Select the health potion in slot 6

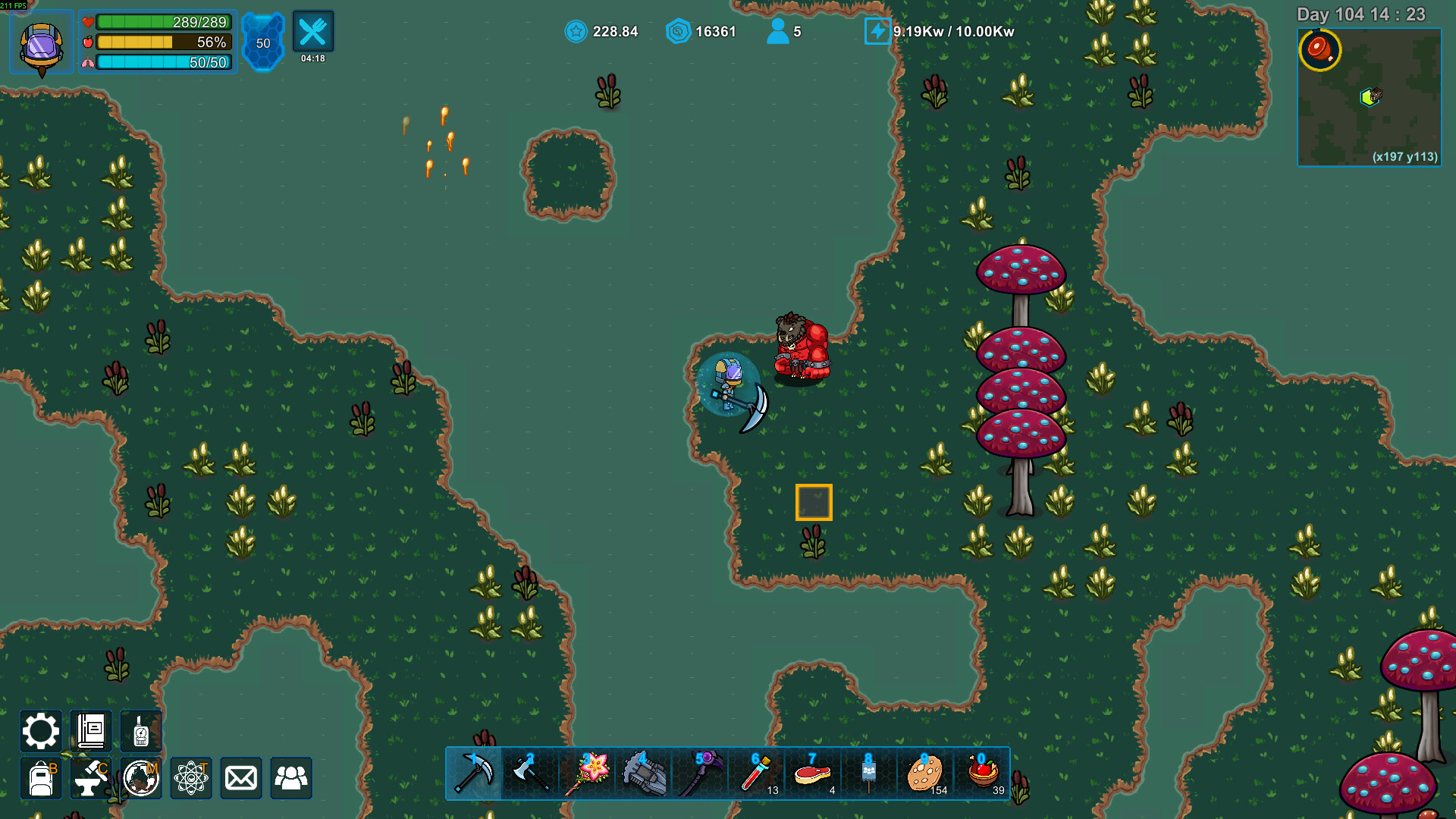756,773
